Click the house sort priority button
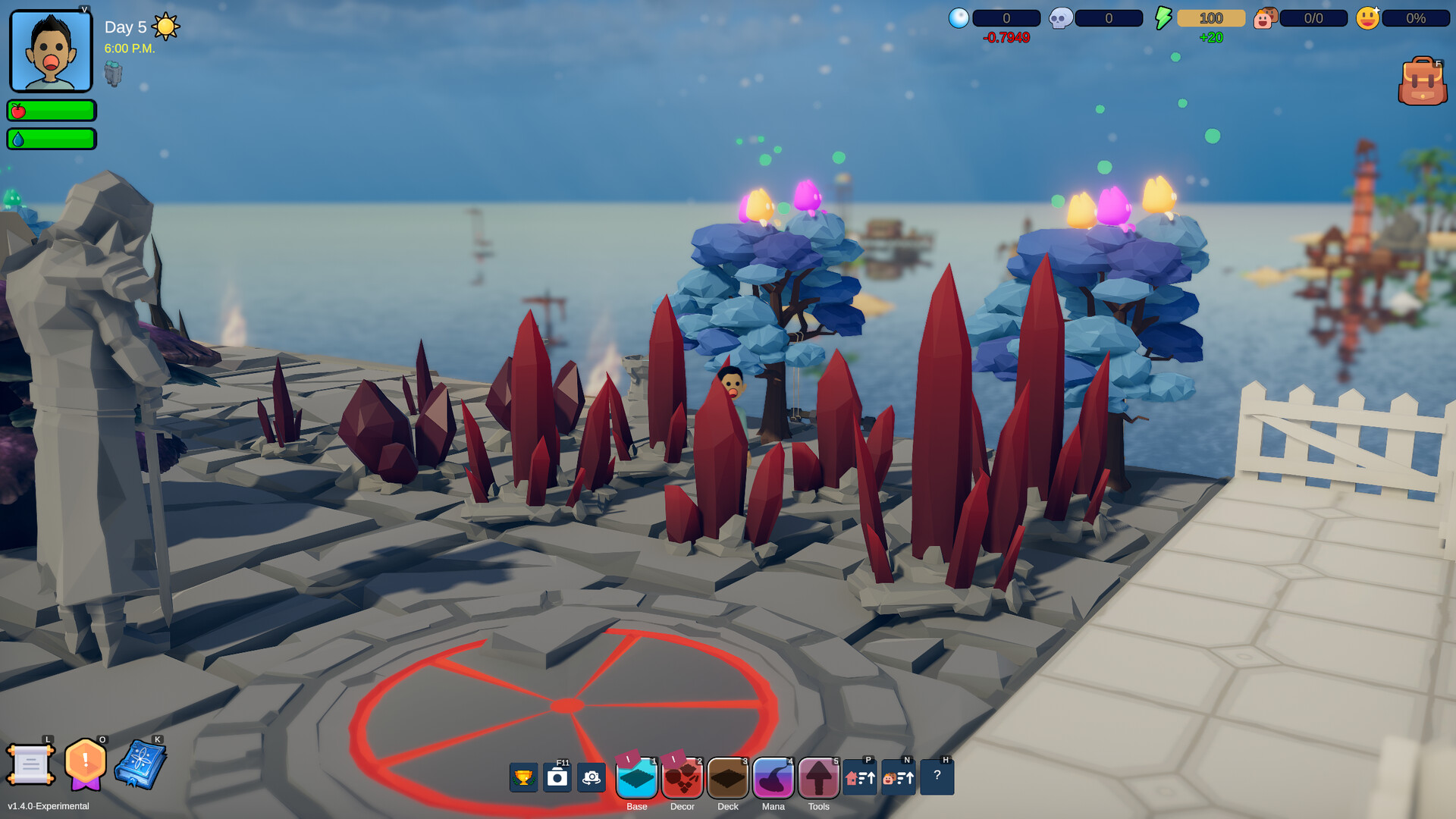Viewport: 1456px width, 819px height. [x=860, y=778]
